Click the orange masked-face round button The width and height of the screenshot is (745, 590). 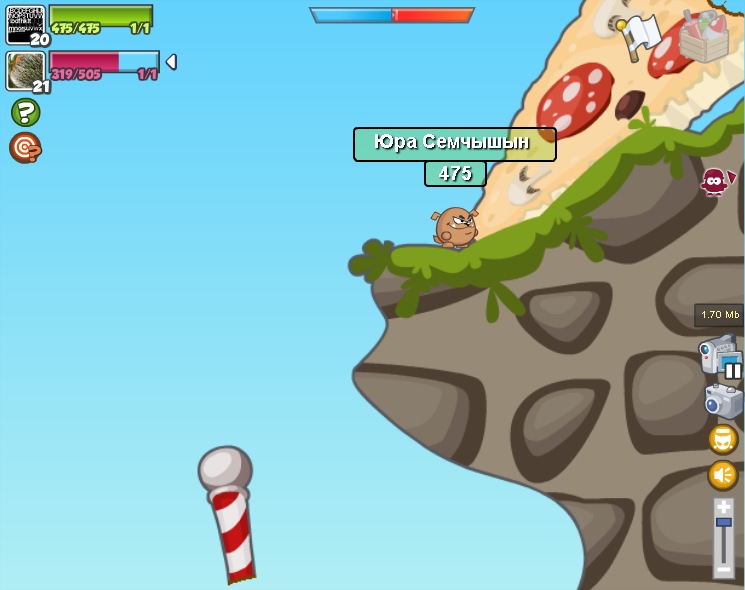[x=723, y=439]
